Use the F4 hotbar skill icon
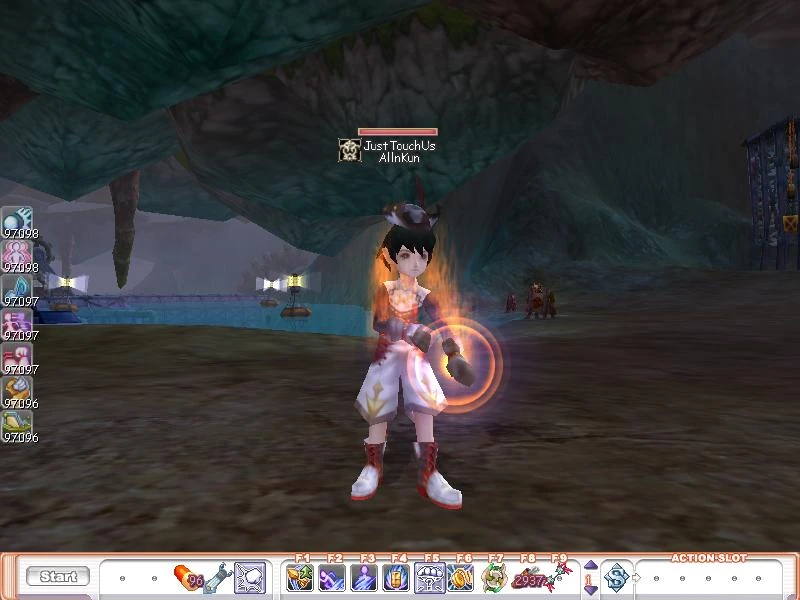The image size is (800, 600). [397, 577]
